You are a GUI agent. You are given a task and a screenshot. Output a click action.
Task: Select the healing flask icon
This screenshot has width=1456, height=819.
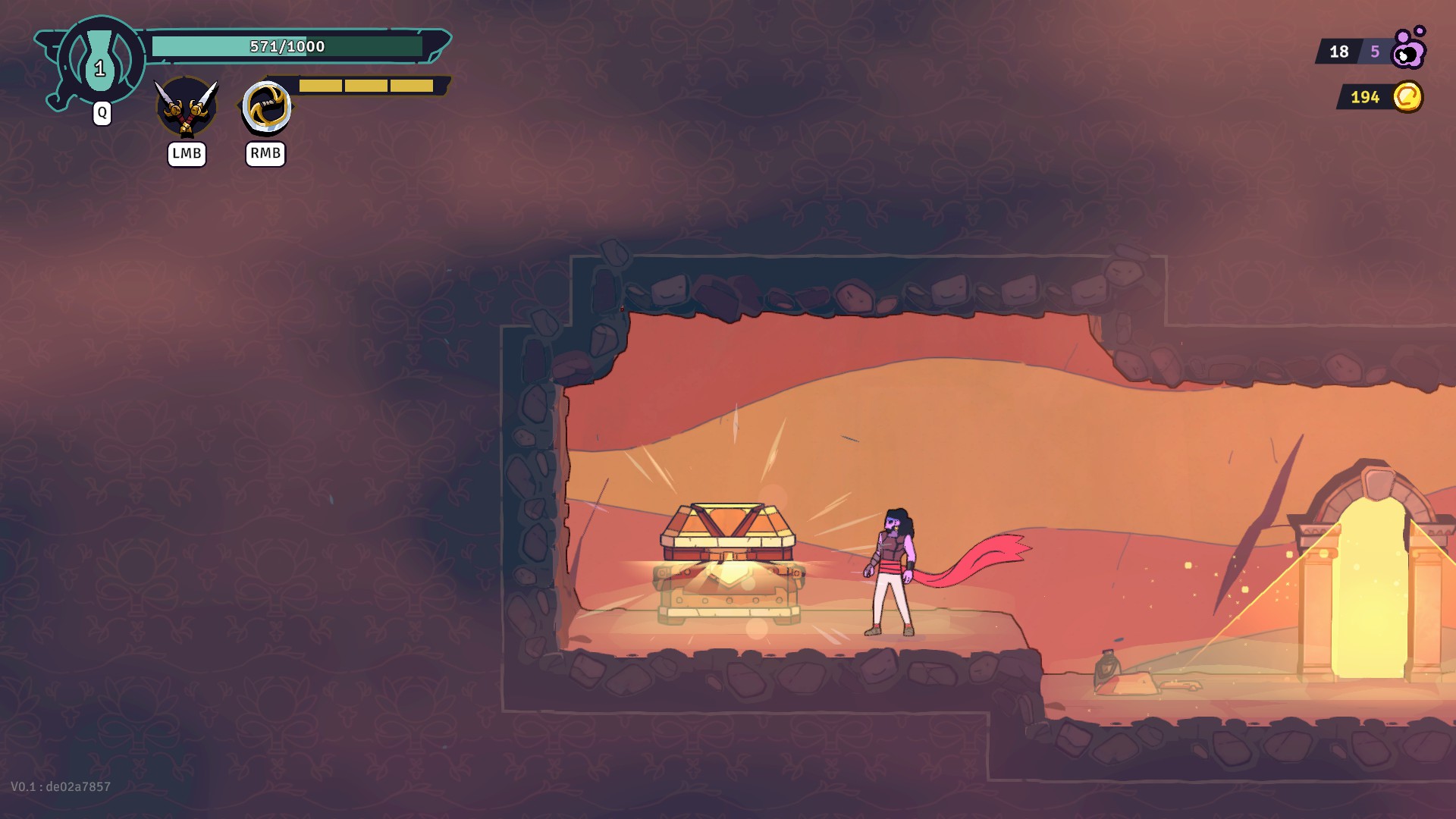click(100, 62)
